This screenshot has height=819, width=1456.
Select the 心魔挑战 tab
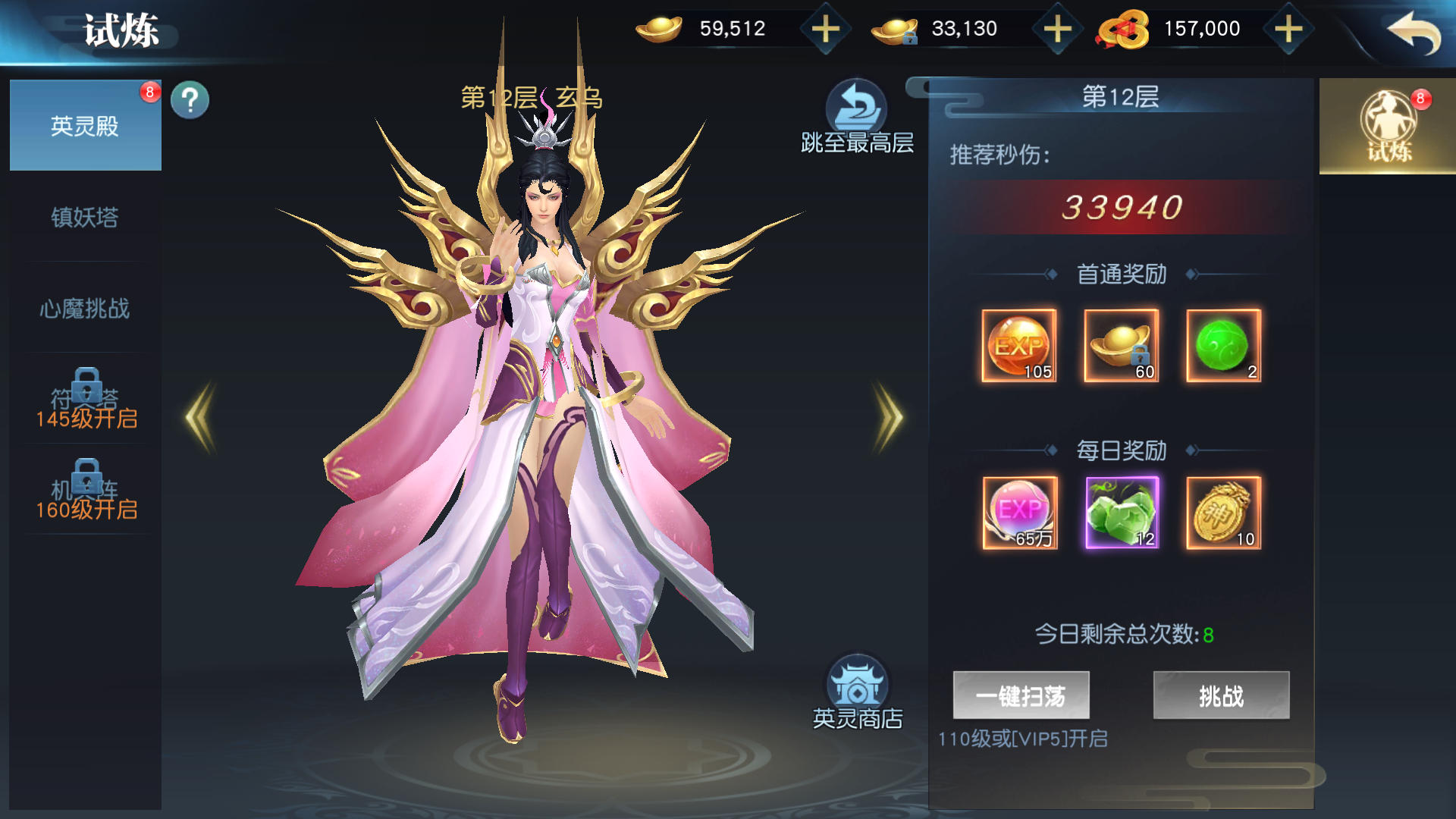point(85,309)
